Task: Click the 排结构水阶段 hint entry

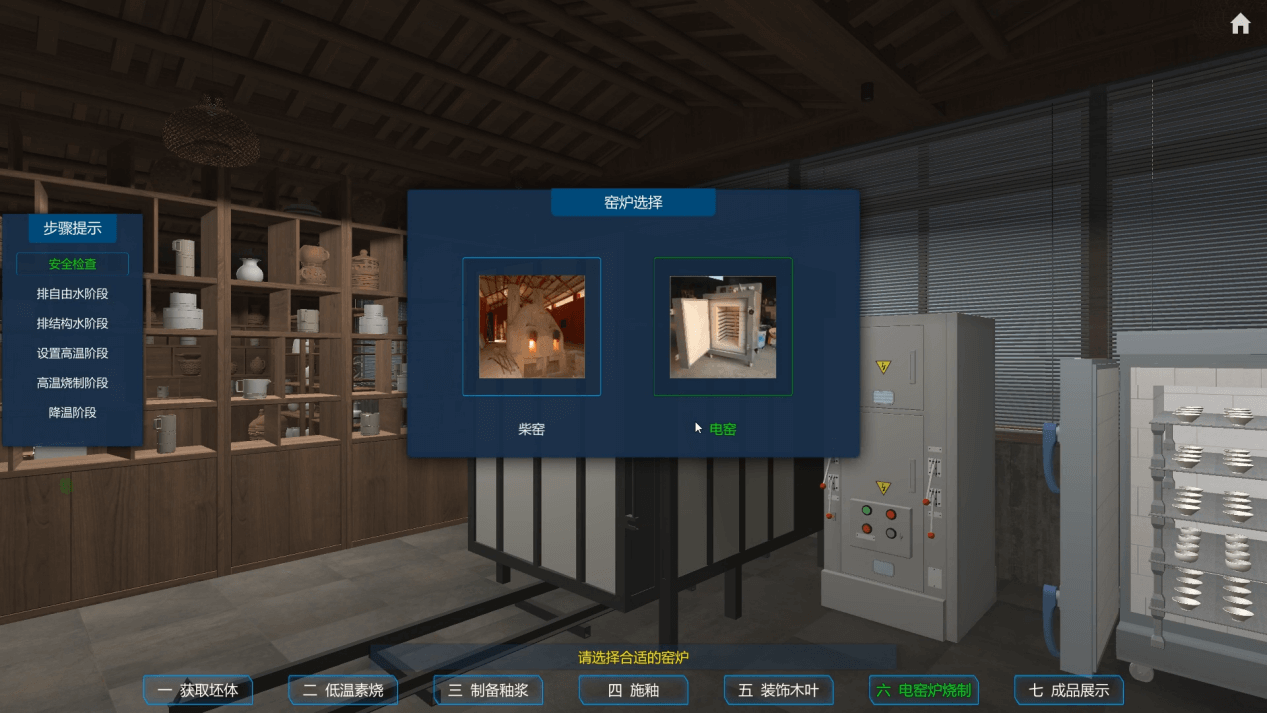Action: click(72, 323)
